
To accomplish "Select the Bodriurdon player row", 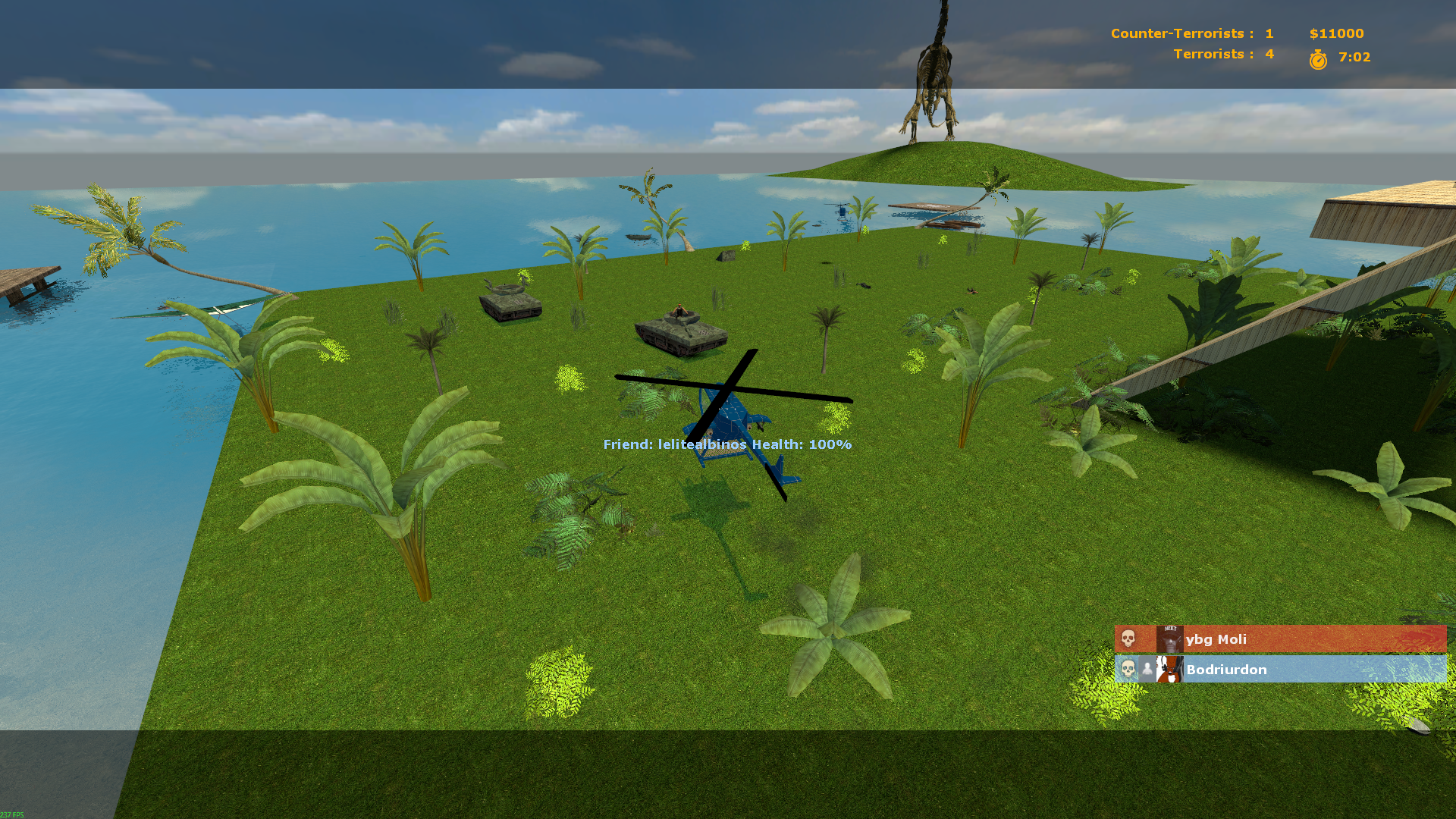I will pos(1279,670).
